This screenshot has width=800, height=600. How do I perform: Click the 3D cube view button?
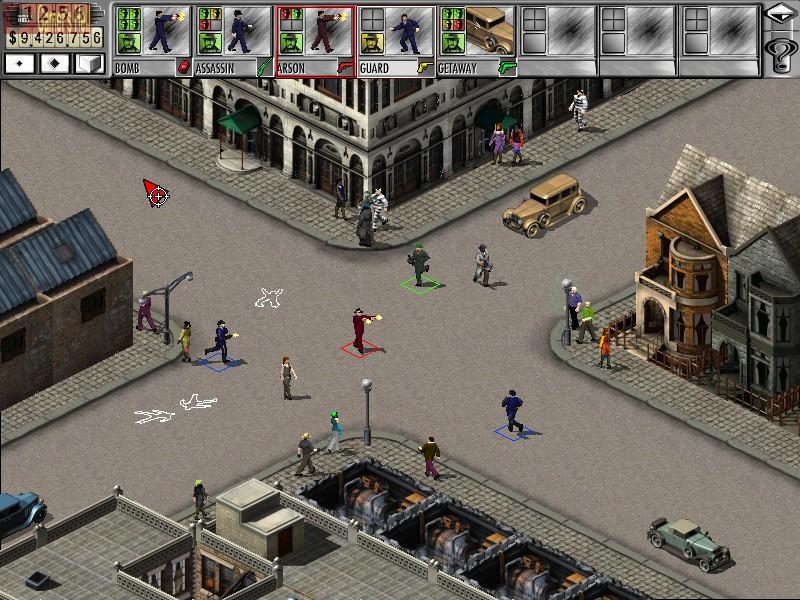coord(89,63)
